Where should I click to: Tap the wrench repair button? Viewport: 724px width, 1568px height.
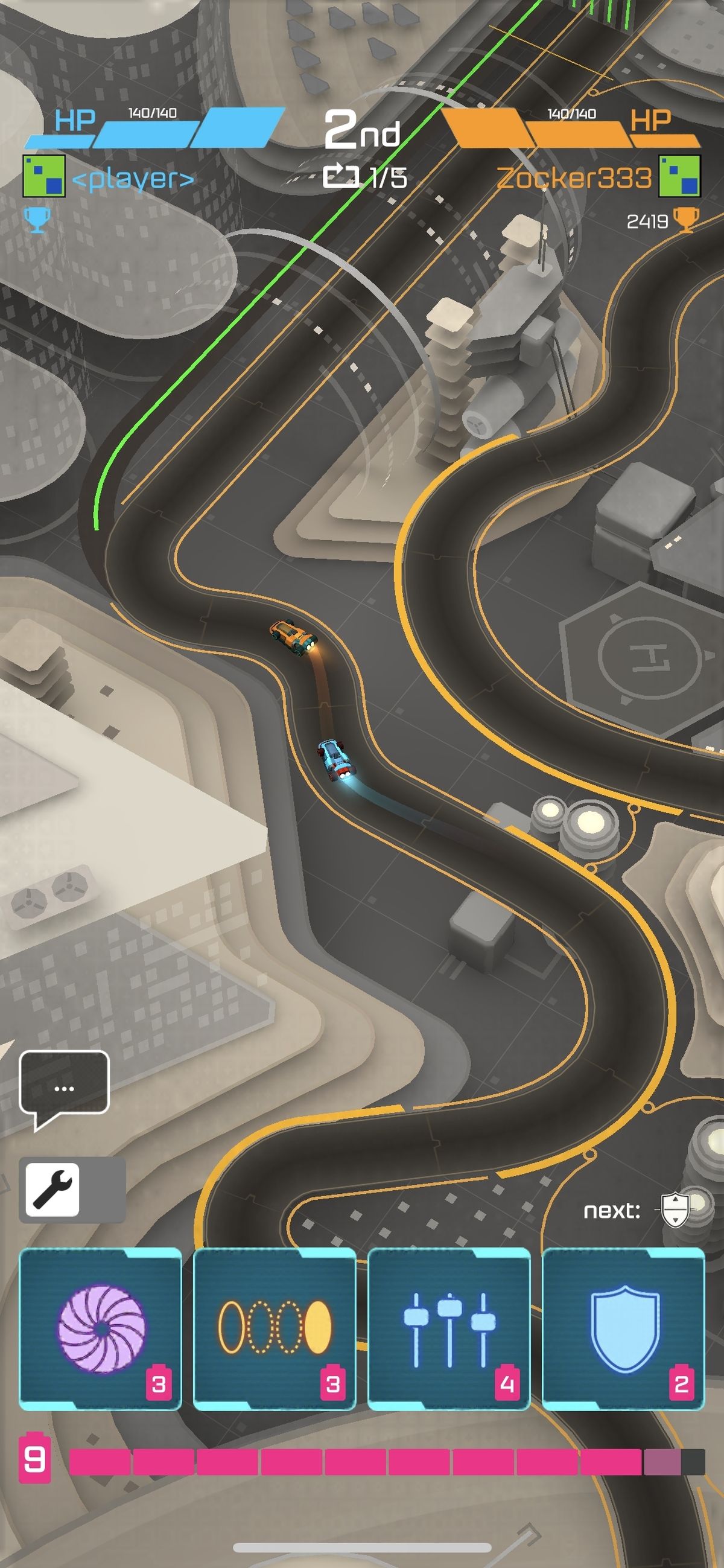pos(53,1190)
